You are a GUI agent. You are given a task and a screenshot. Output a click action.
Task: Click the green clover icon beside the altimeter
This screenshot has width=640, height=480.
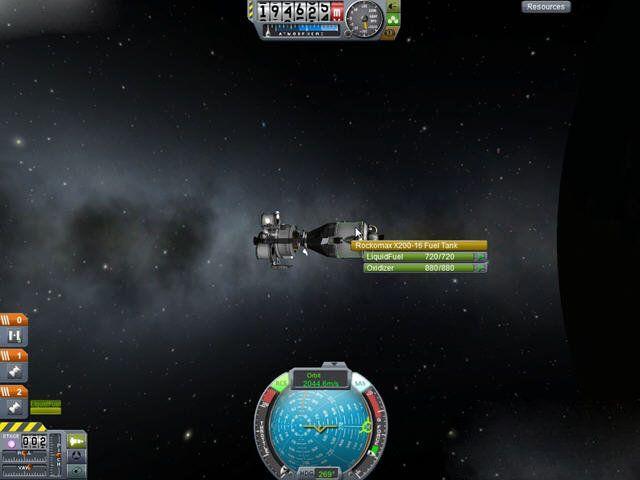(x=393, y=19)
